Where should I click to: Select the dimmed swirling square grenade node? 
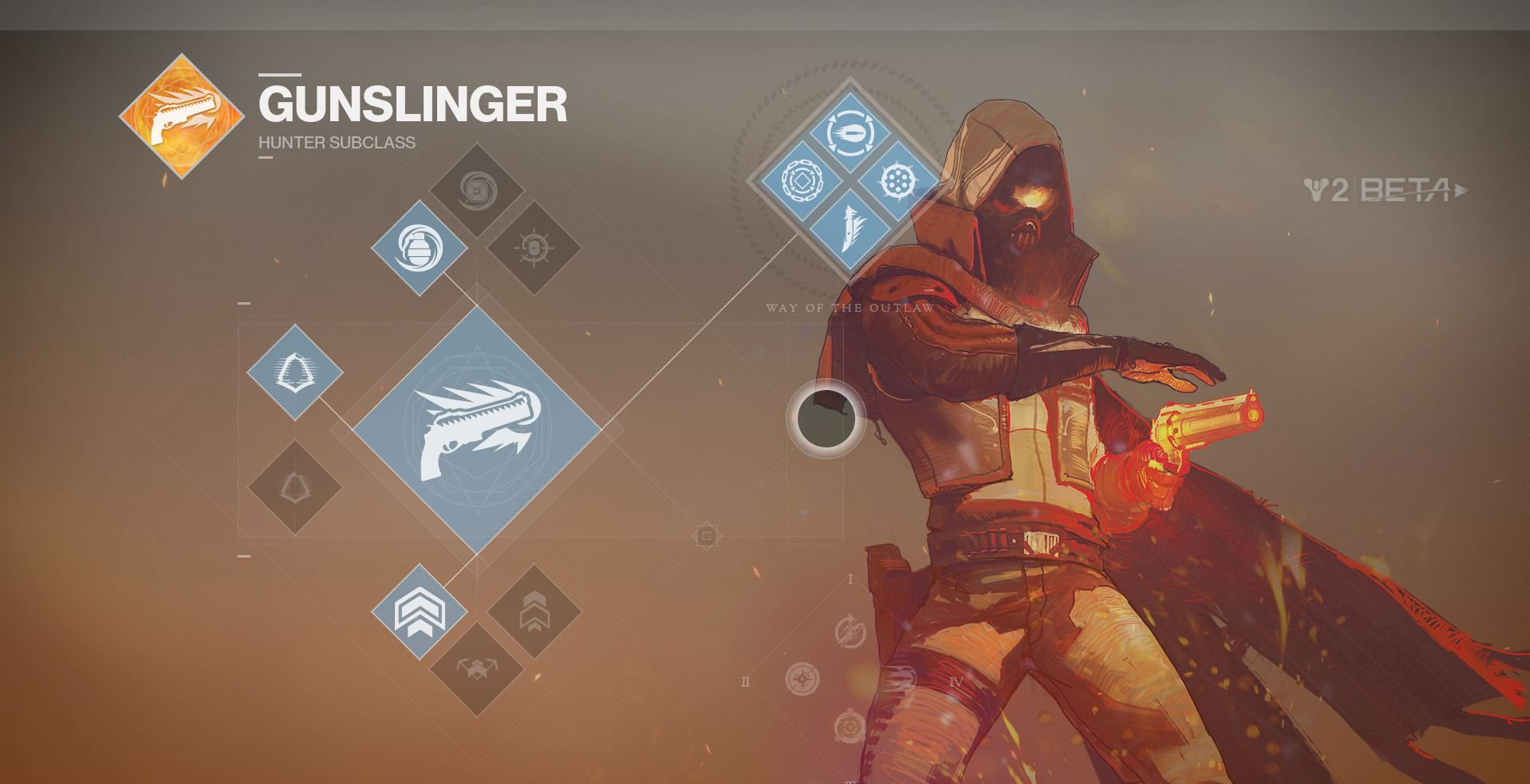pyautogui.click(x=477, y=191)
